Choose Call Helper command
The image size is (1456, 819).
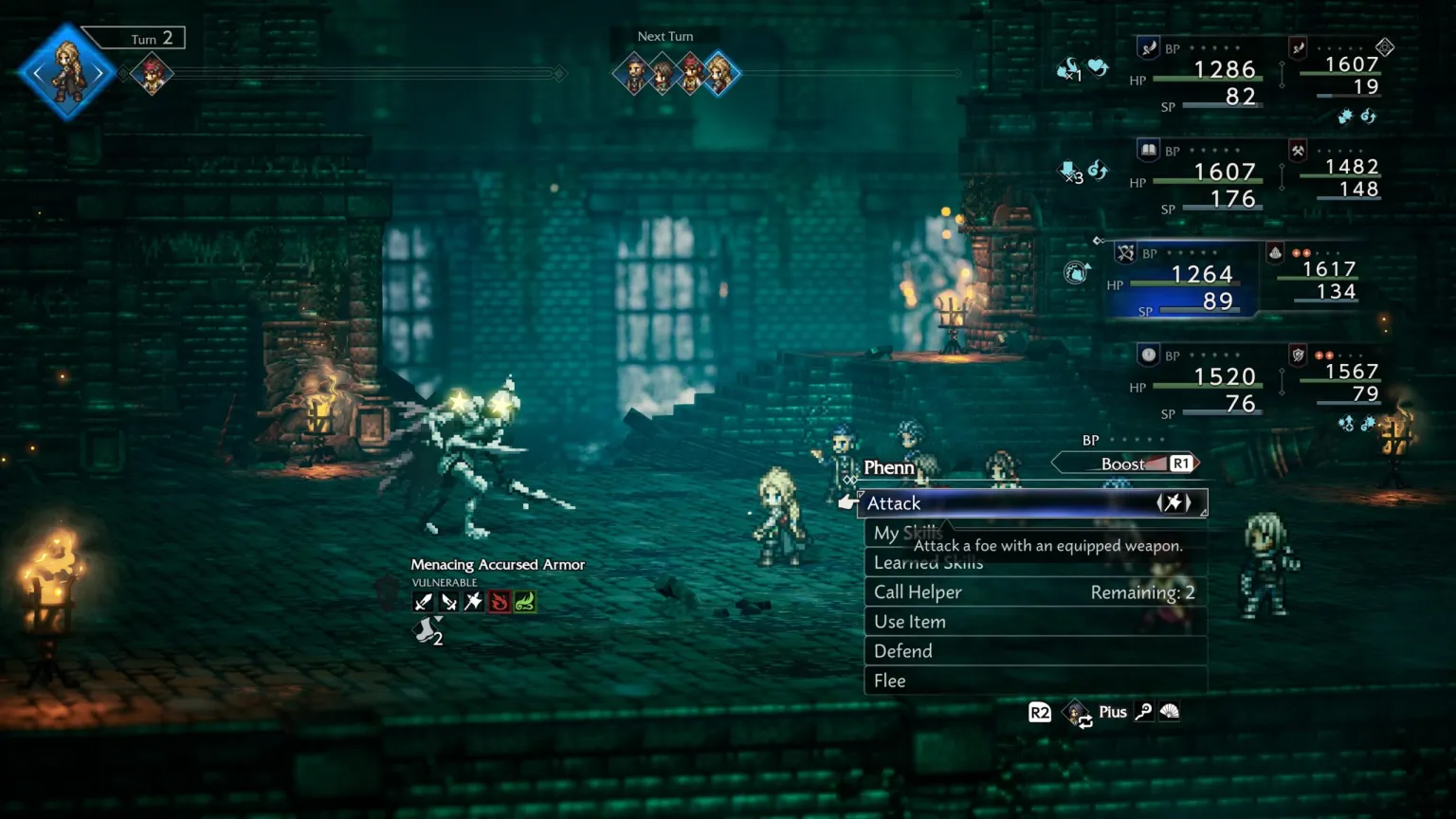pos(1035,592)
